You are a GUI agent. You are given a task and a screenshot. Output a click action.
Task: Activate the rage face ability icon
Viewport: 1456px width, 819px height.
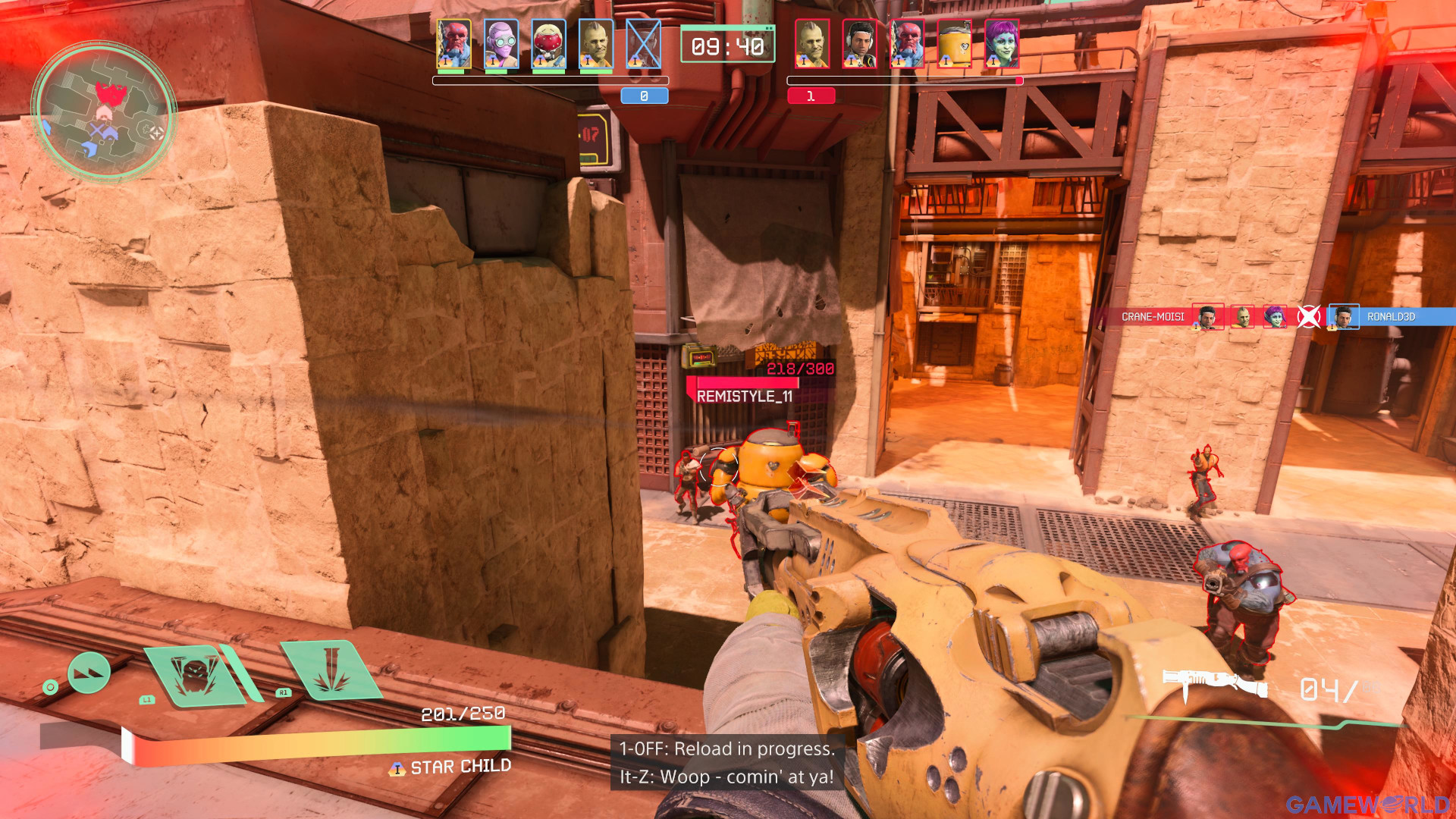click(196, 674)
